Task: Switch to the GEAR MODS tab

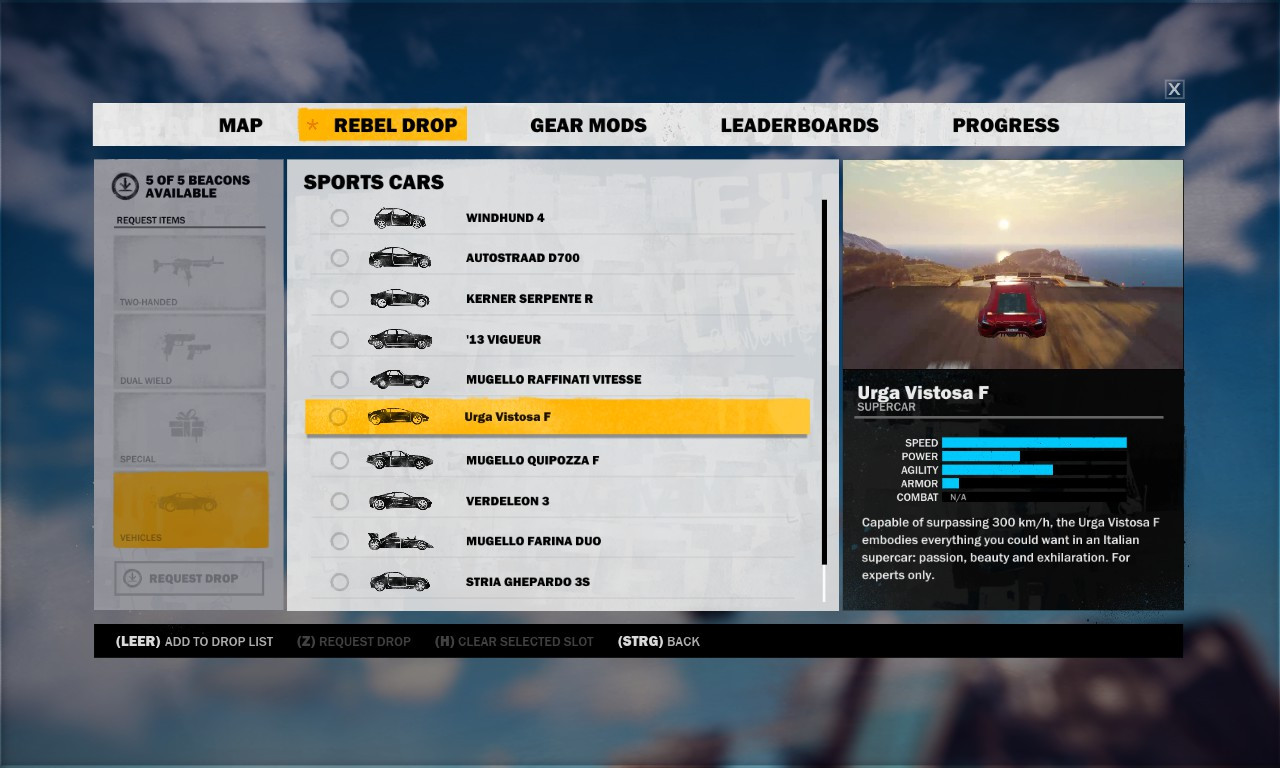Action: click(588, 125)
